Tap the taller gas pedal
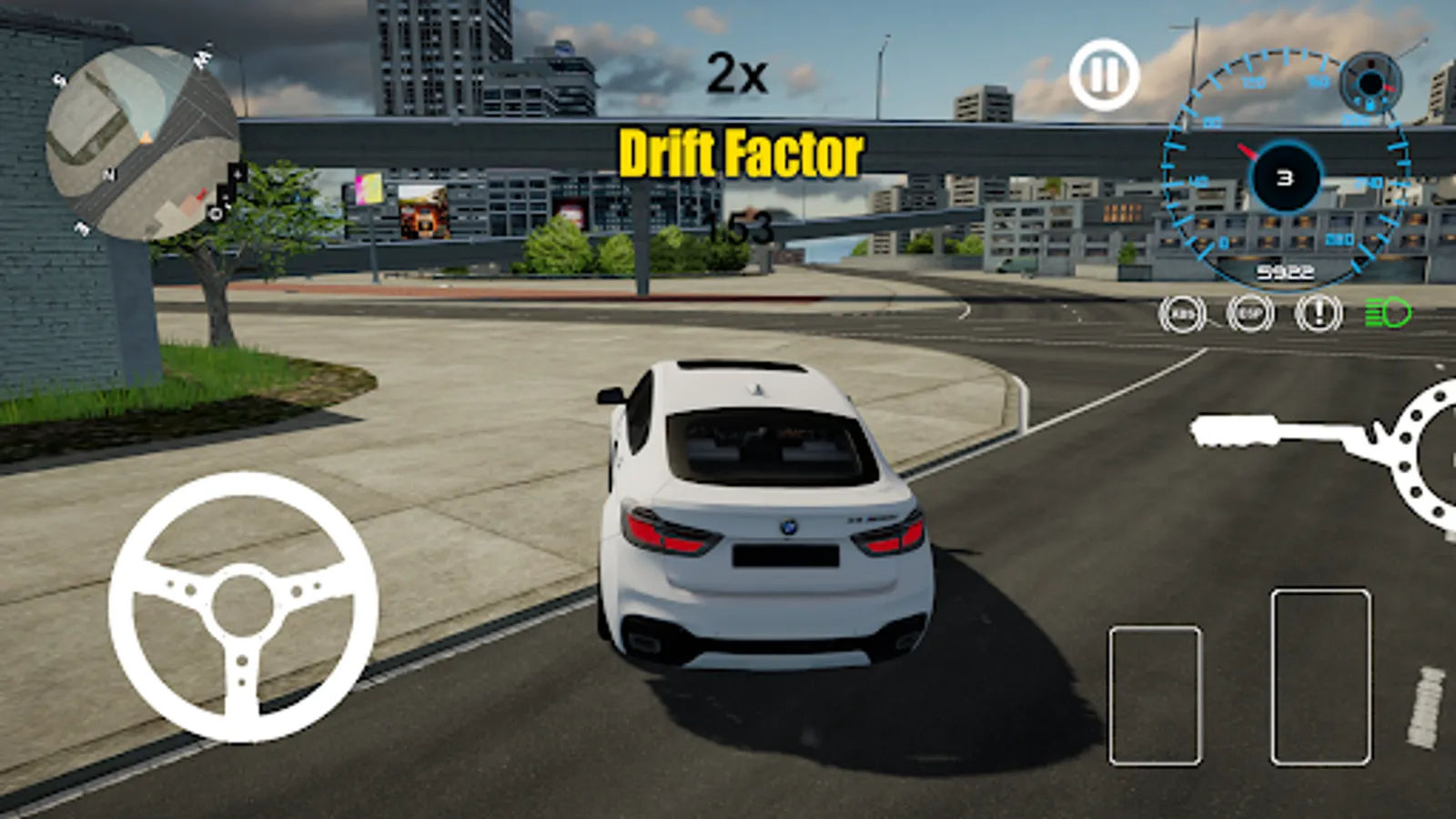This screenshot has width=1456, height=819. [x=1320, y=677]
